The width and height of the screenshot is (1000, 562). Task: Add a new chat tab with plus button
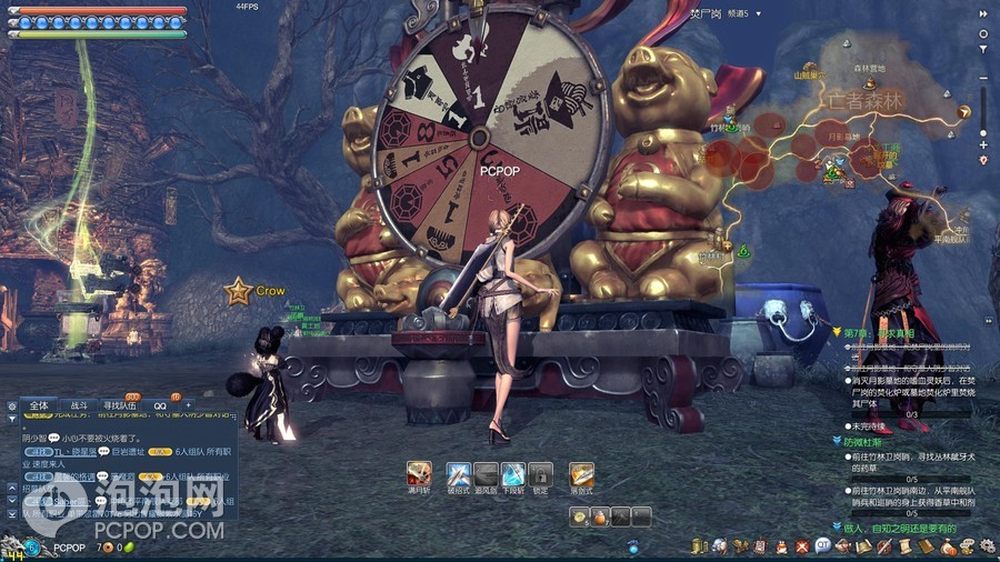188,405
